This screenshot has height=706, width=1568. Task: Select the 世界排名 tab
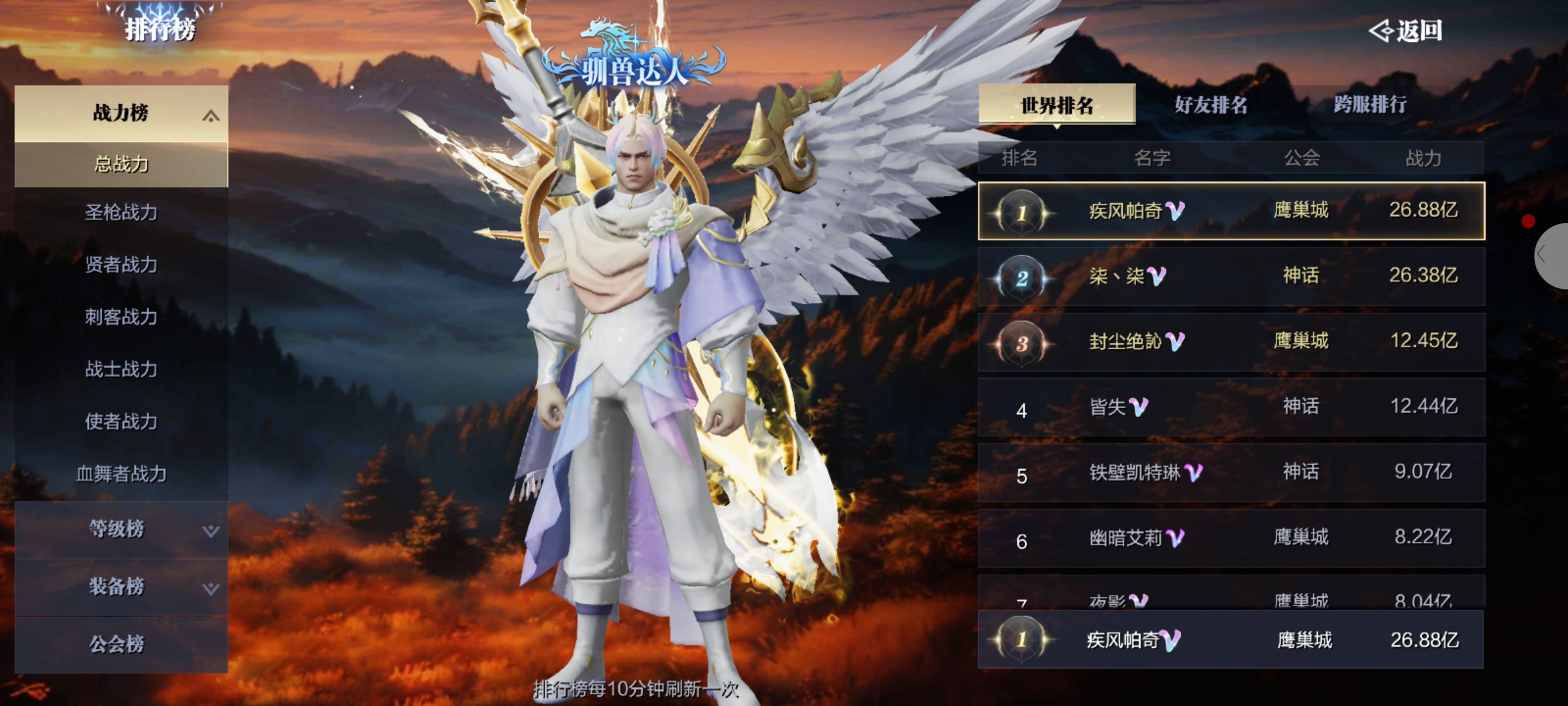(x=1056, y=105)
